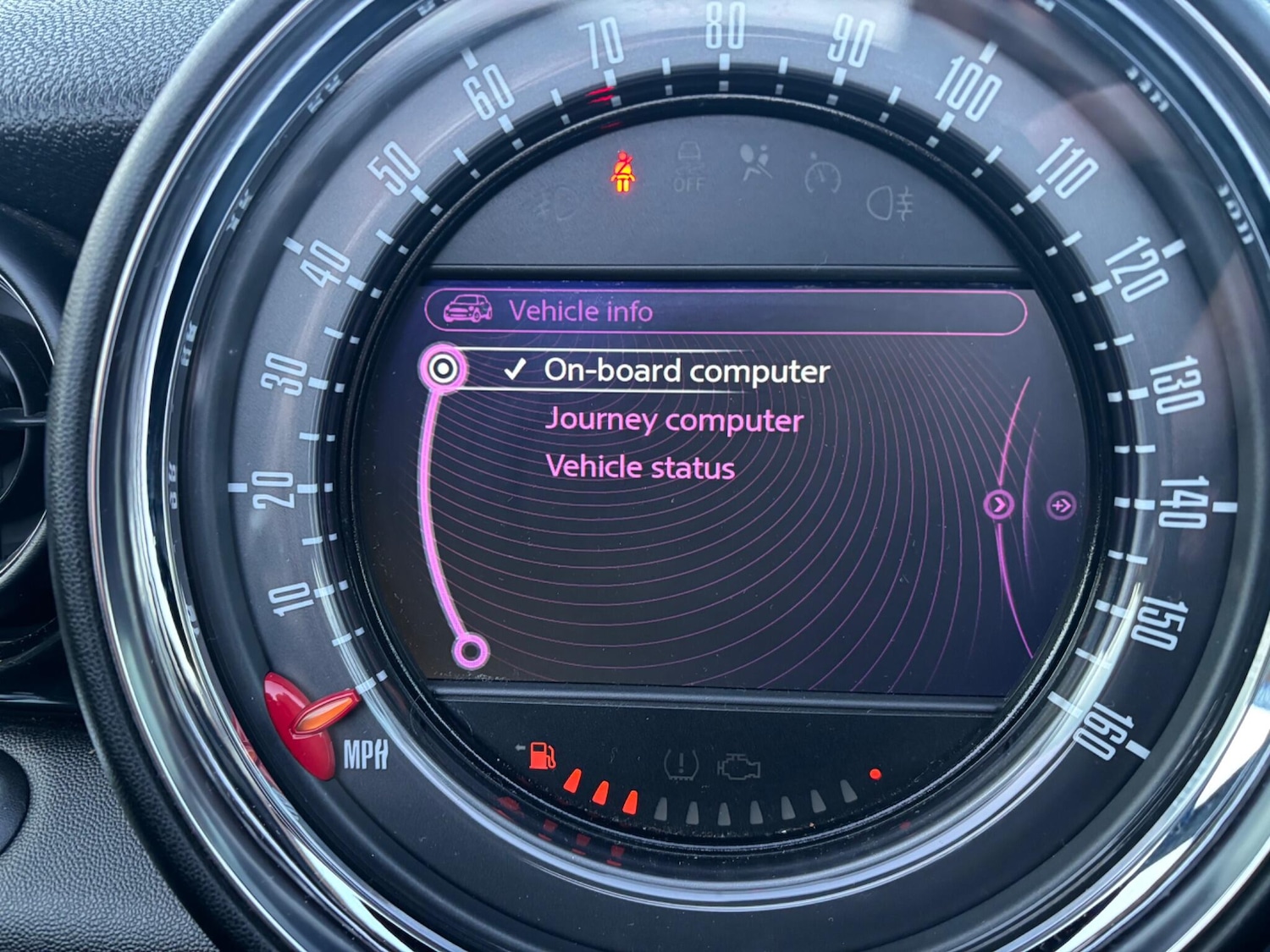Select the On-board computer entry
1270x952 pixels.
(686, 371)
